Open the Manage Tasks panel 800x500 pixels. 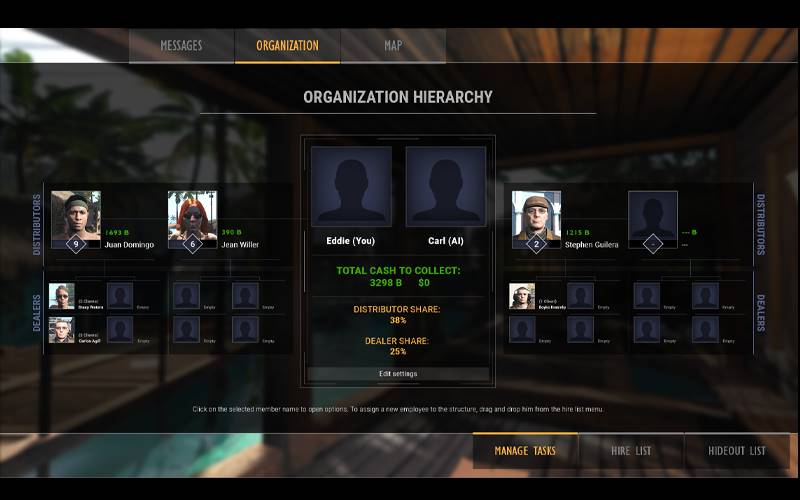click(x=525, y=451)
